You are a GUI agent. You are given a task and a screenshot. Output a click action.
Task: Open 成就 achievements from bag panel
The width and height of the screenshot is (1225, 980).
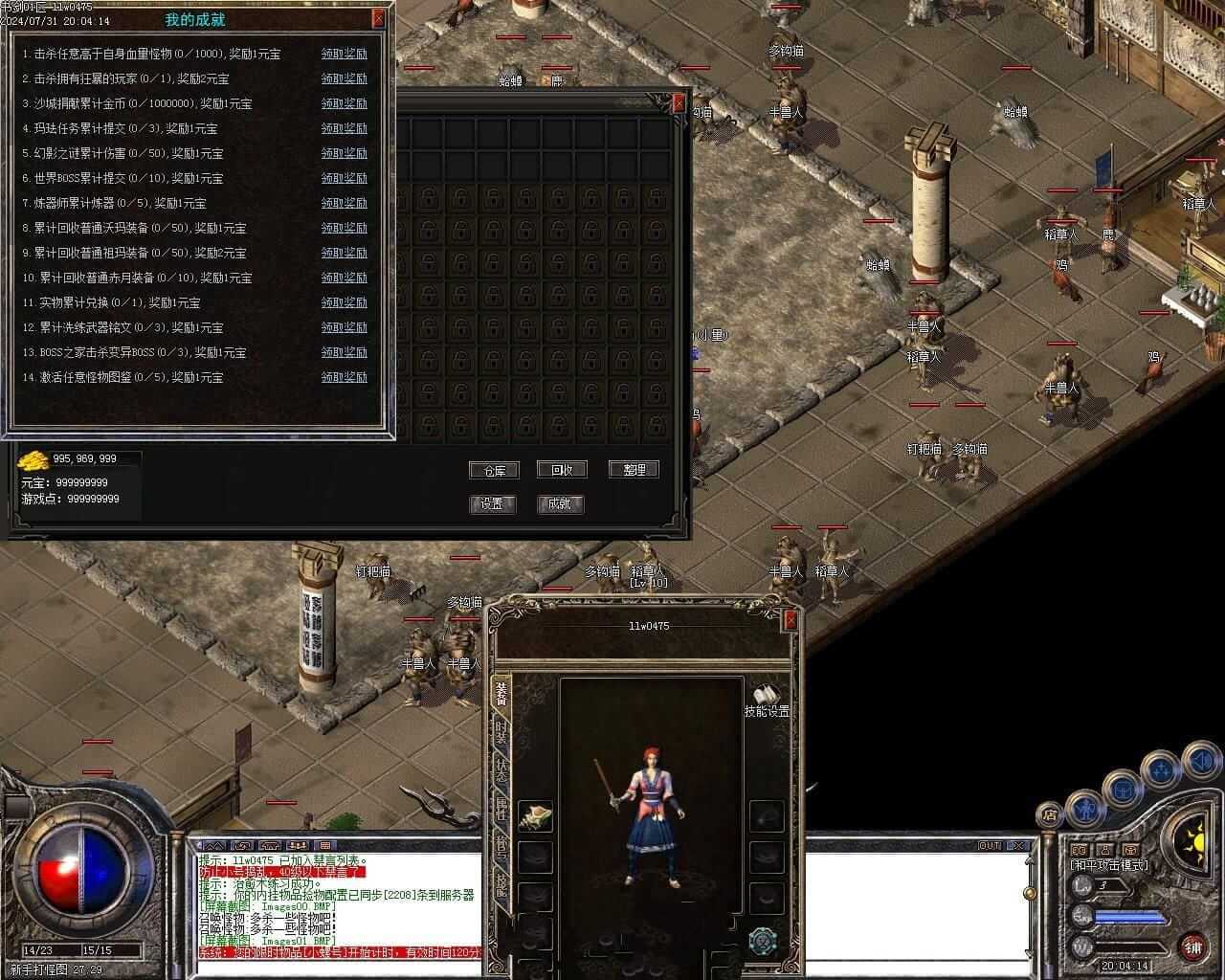pyautogui.click(x=561, y=503)
